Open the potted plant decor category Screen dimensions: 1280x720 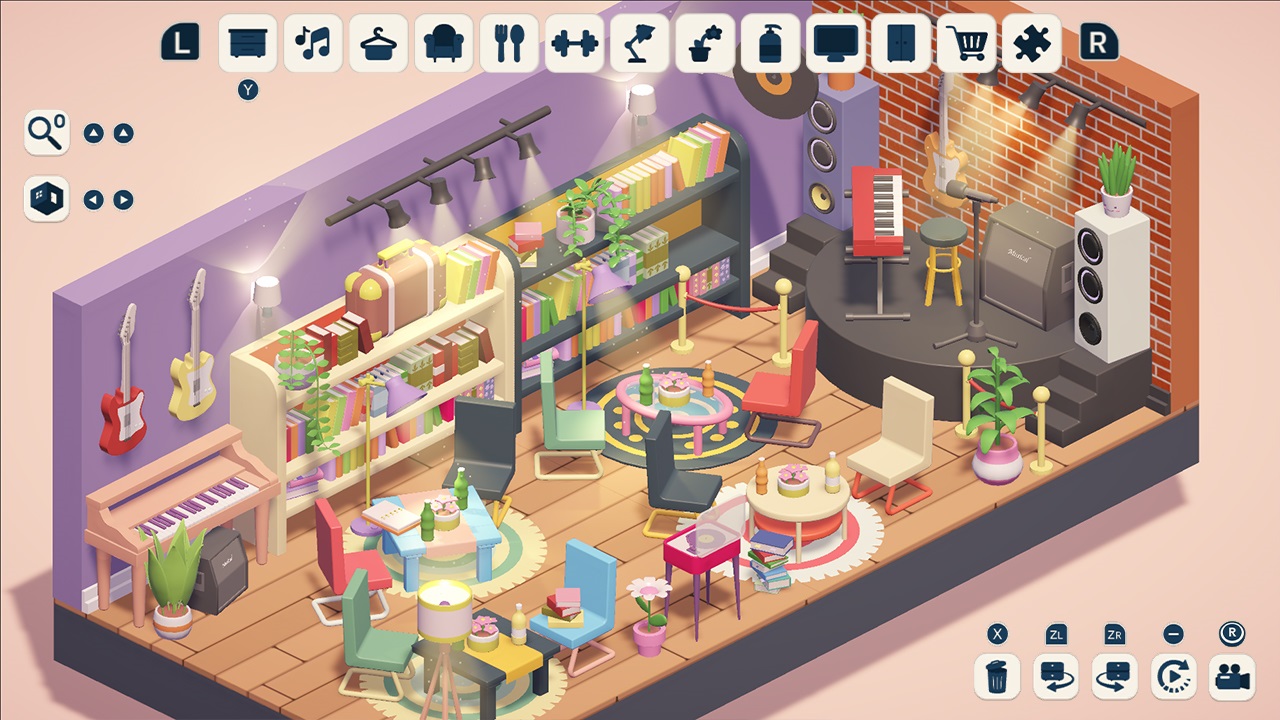(705, 42)
